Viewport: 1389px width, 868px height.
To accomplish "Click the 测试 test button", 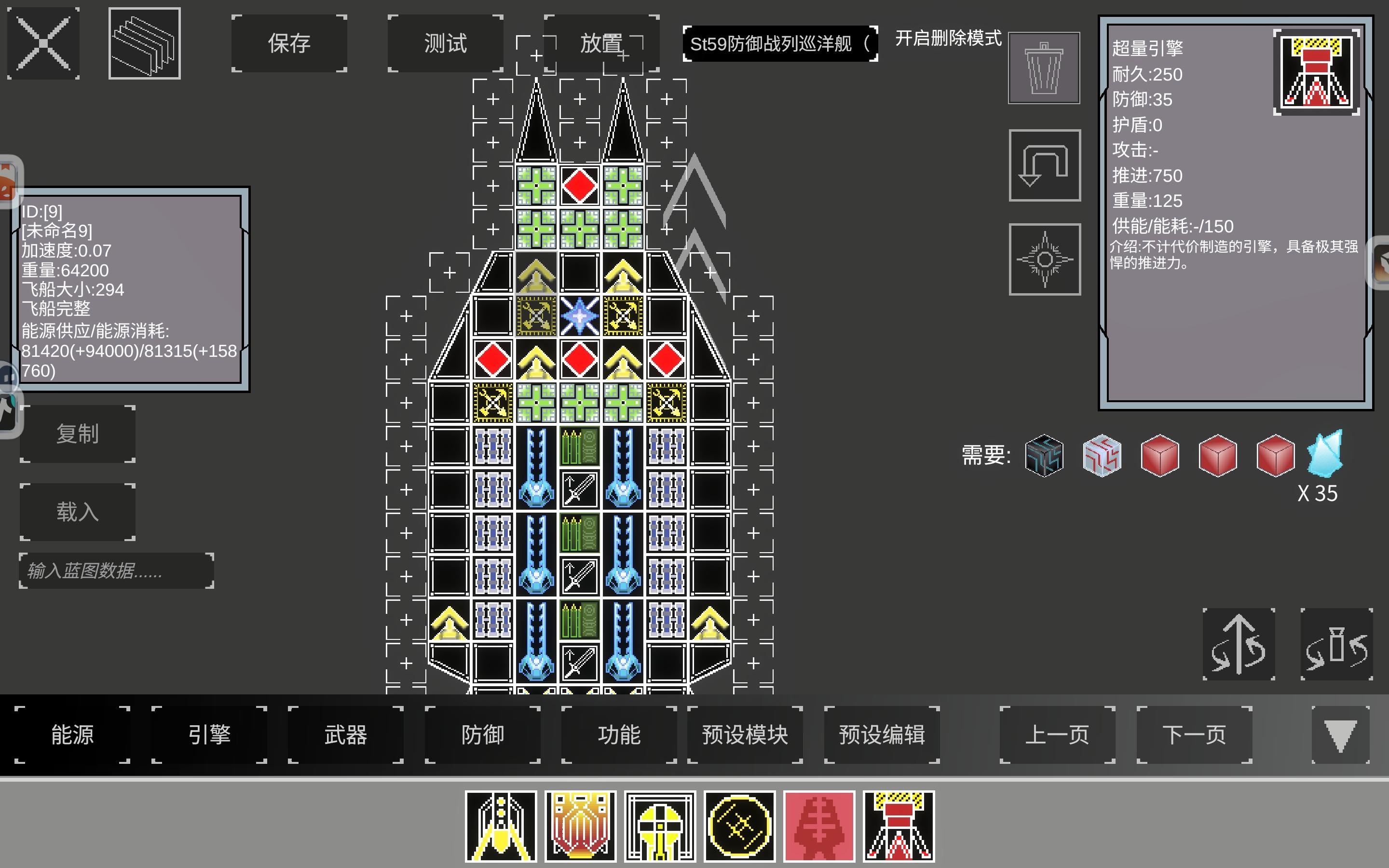I will tap(445, 43).
